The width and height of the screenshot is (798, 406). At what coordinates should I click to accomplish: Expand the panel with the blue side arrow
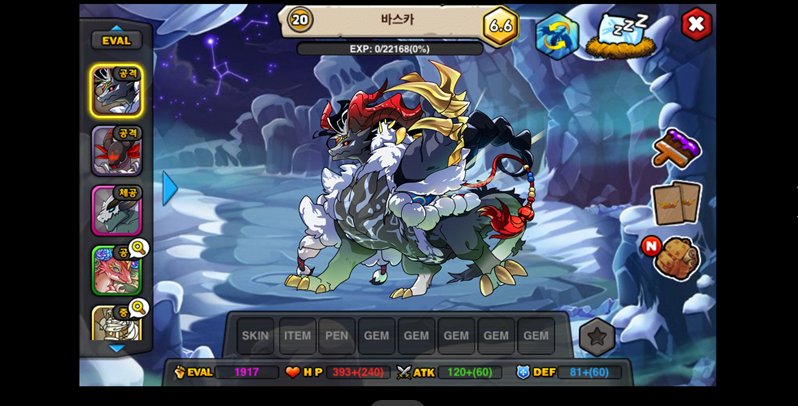[x=170, y=188]
